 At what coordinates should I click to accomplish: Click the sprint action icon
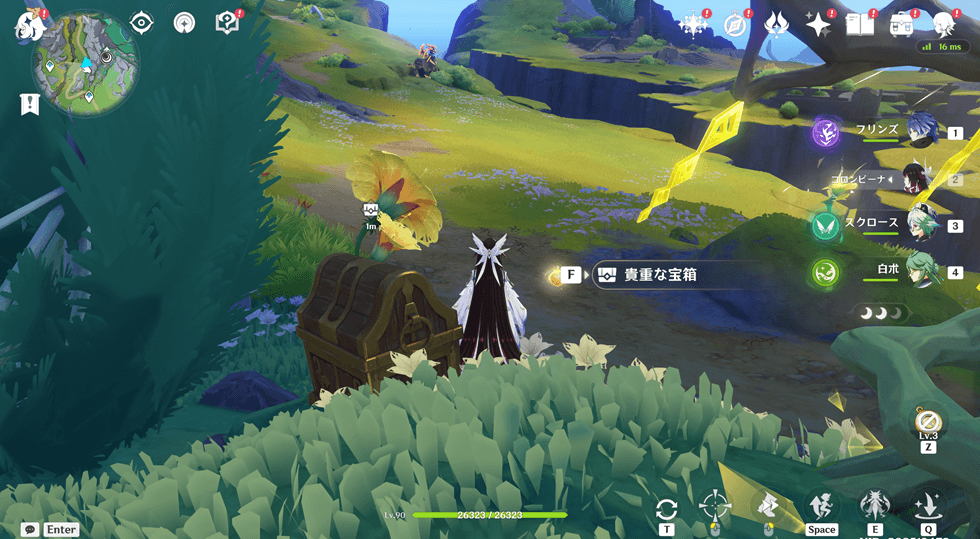[x=821, y=506]
